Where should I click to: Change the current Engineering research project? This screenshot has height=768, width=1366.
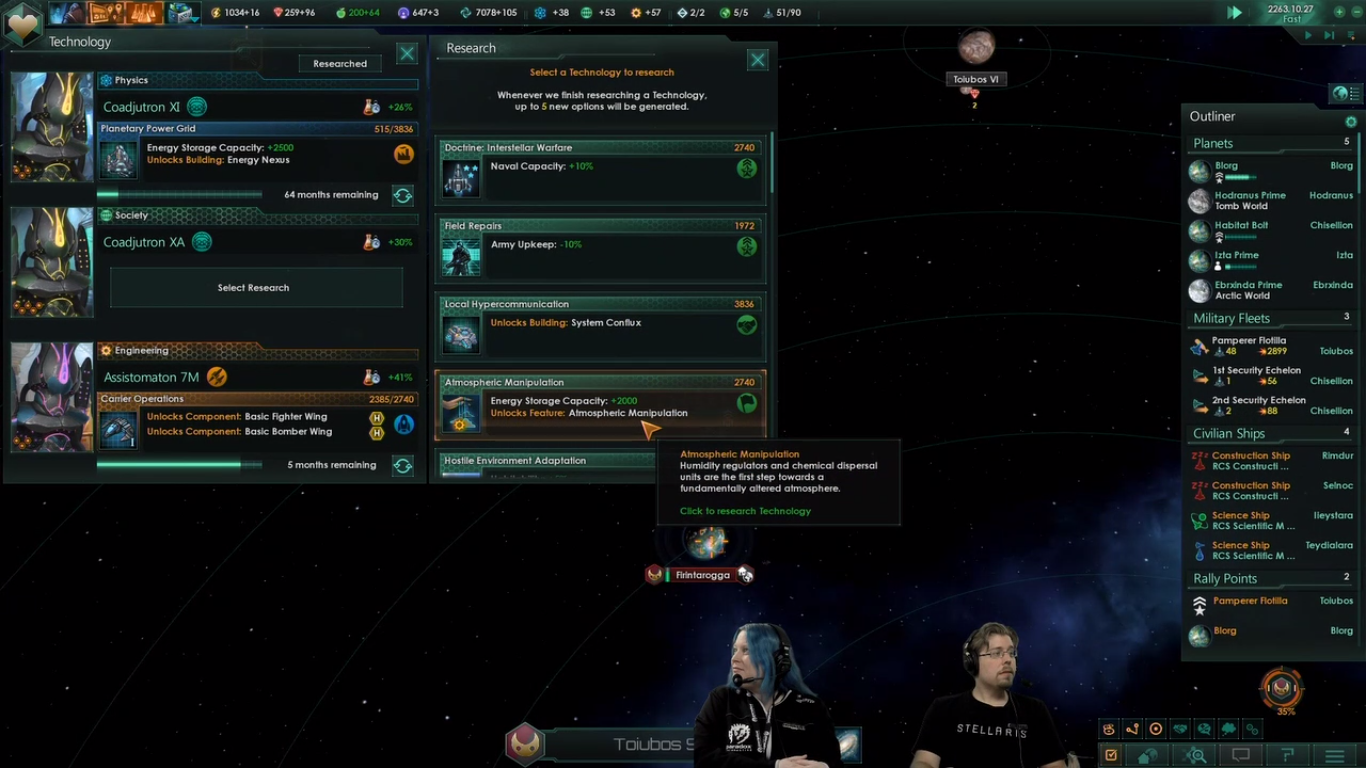pos(403,465)
